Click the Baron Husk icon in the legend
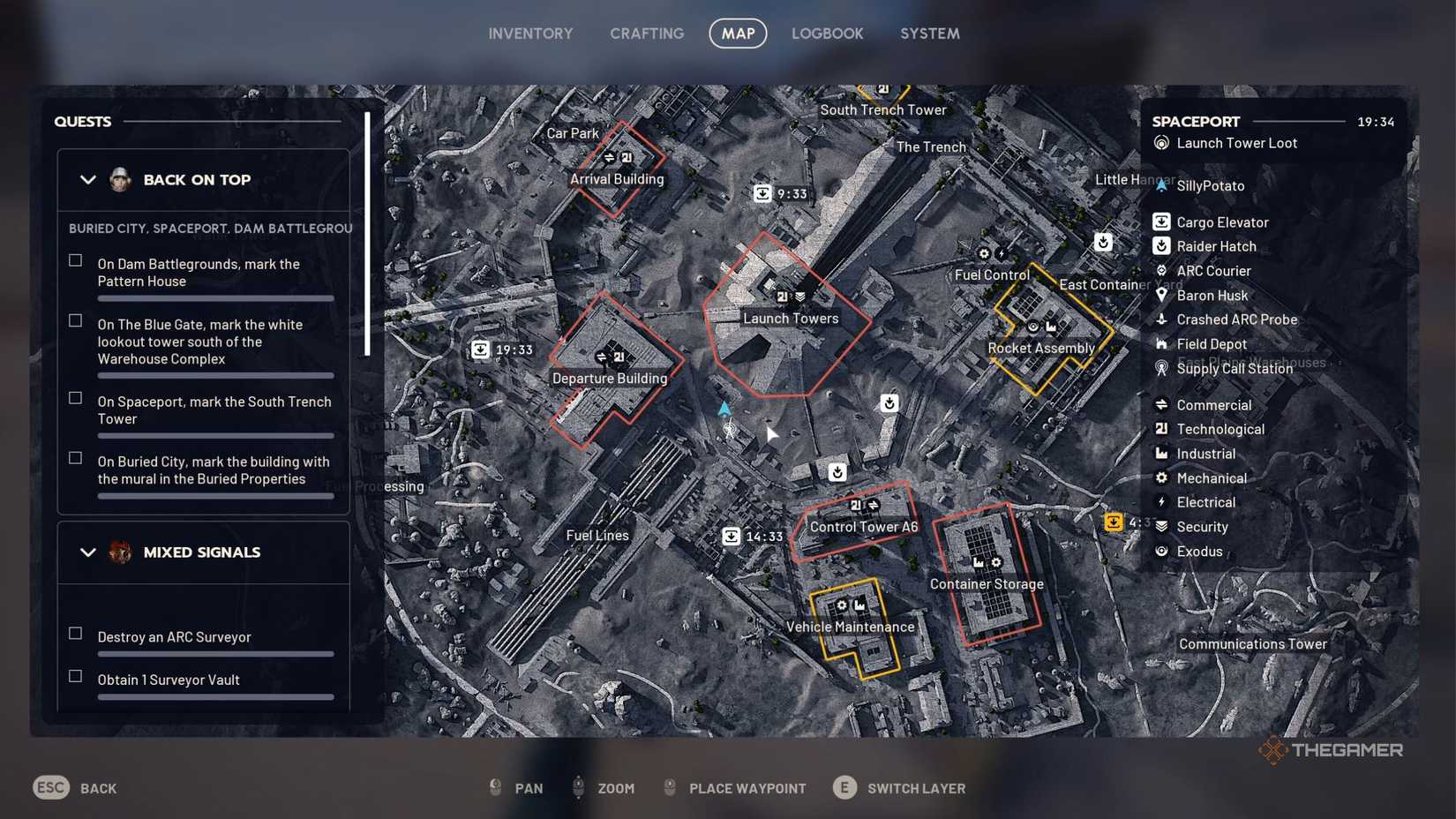 coord(1160,295)
